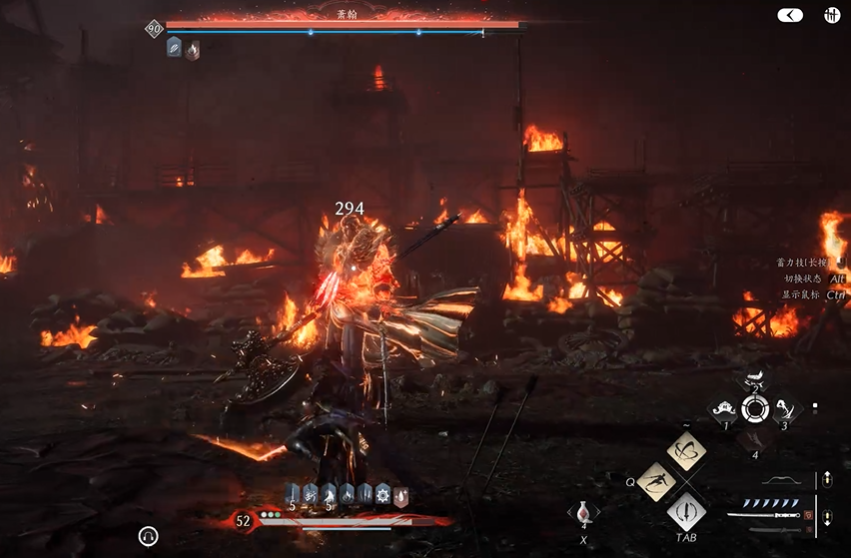Activate the sword stance skill on TAB
This screenshot has height=558, width=851.
pos(686,512)
